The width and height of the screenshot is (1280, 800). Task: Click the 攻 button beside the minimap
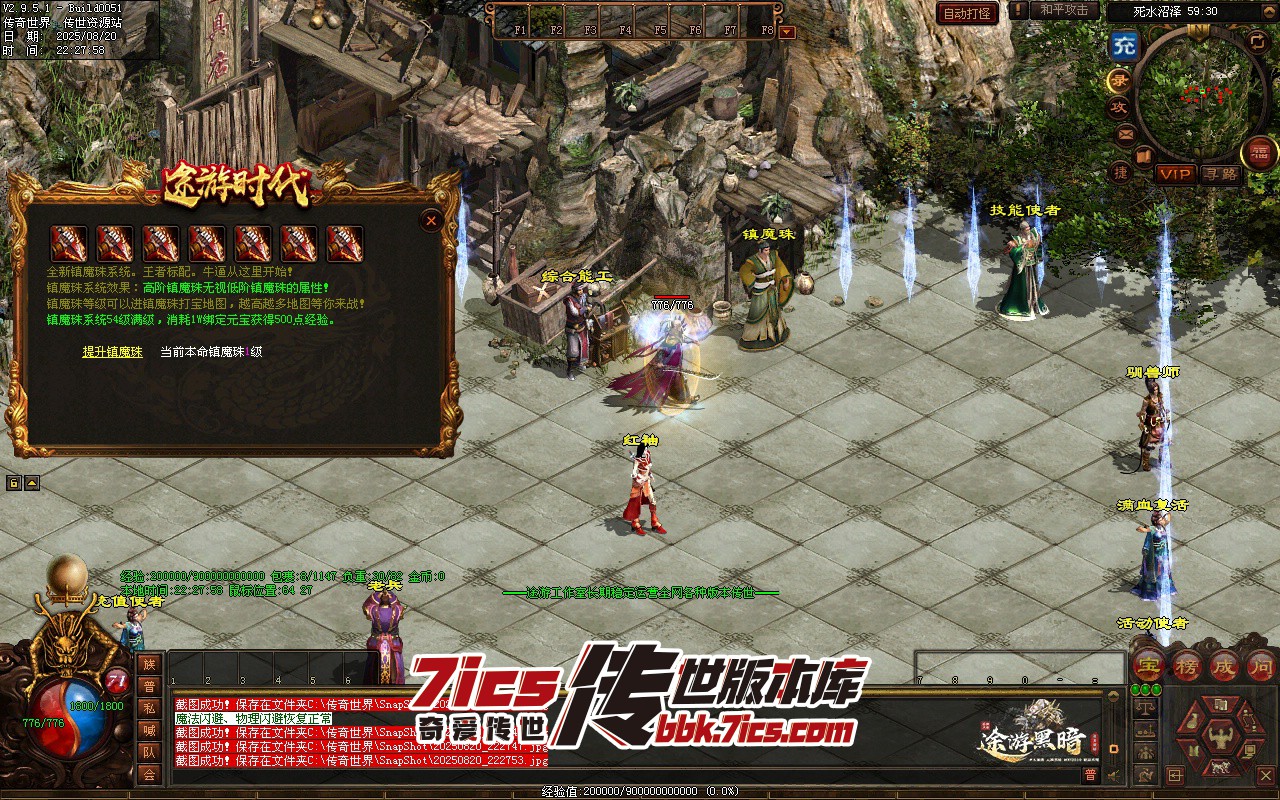[x=1120, y=107]
